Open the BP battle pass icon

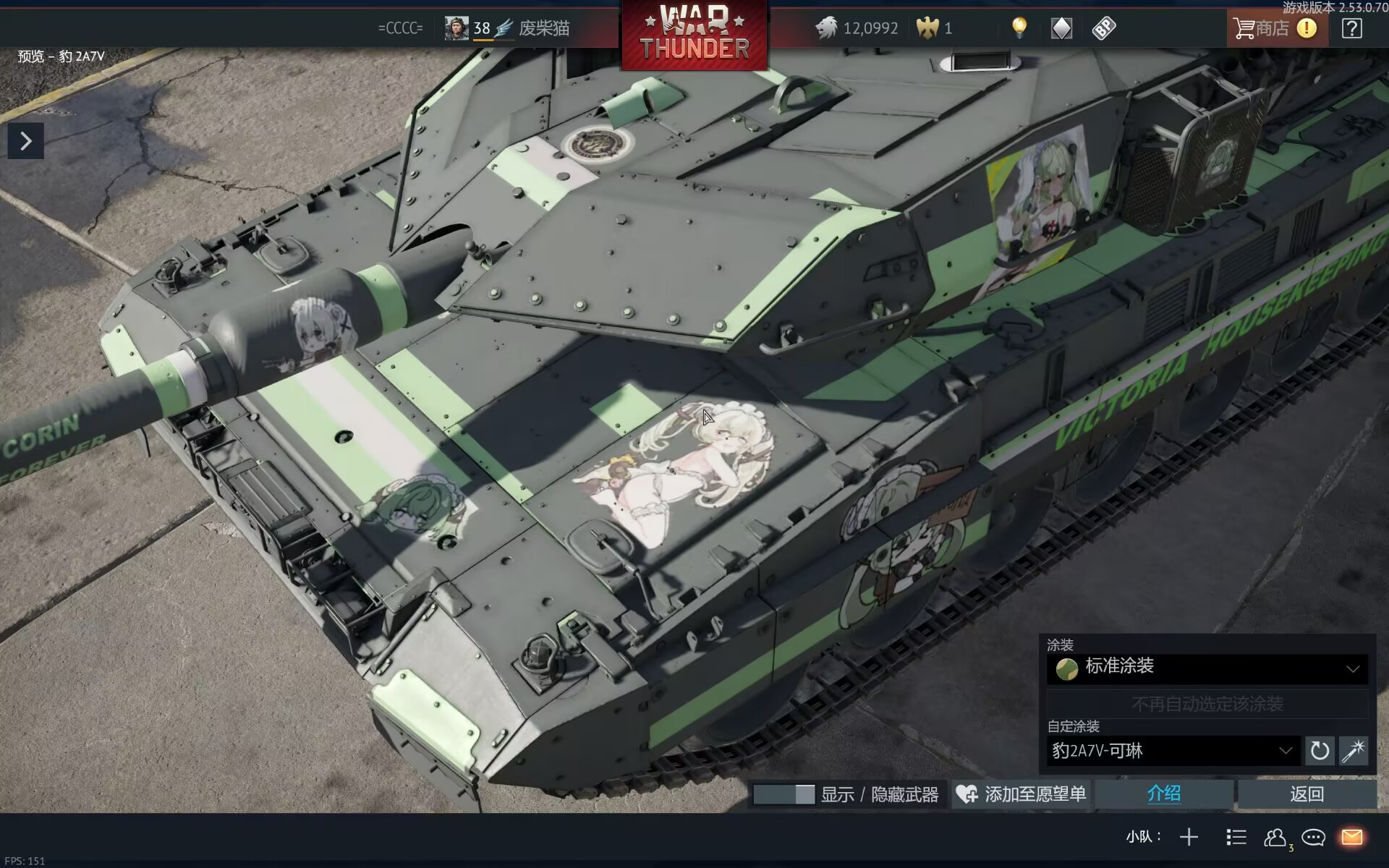[x=1104, y=28]
